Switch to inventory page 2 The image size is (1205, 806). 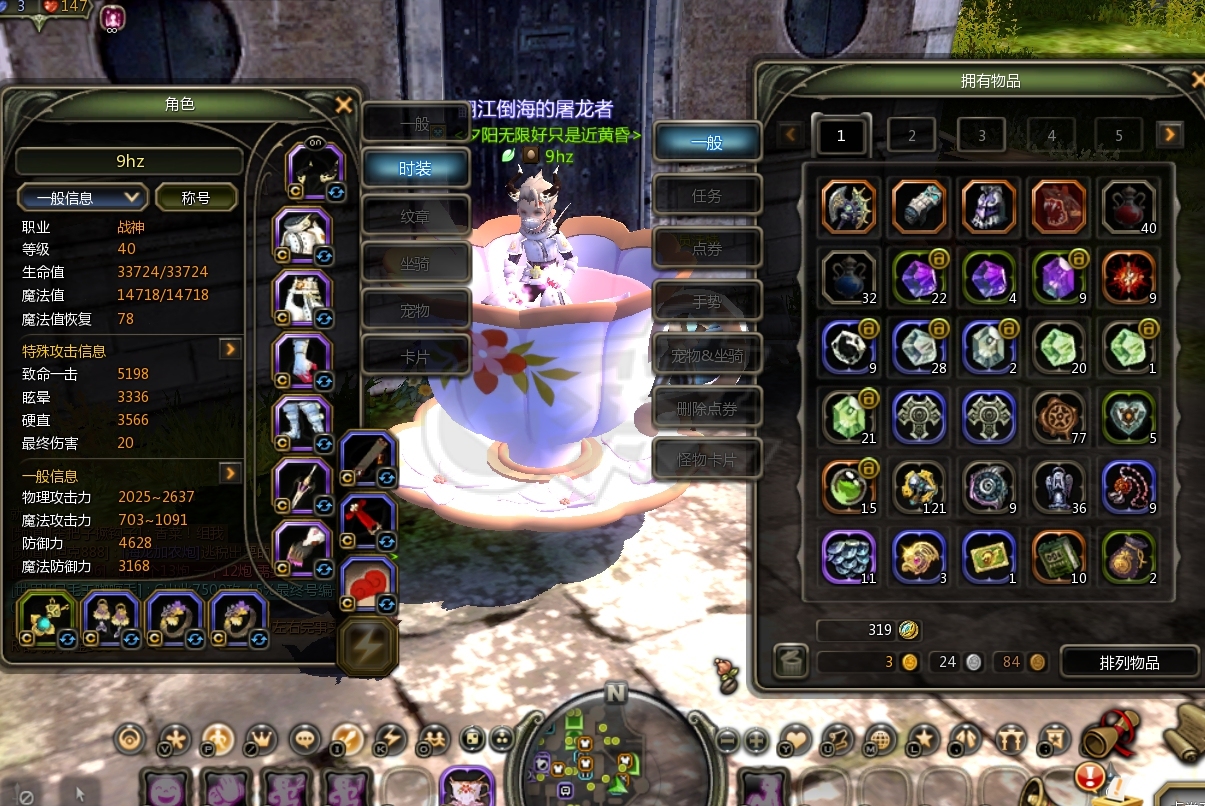[912, 136]
